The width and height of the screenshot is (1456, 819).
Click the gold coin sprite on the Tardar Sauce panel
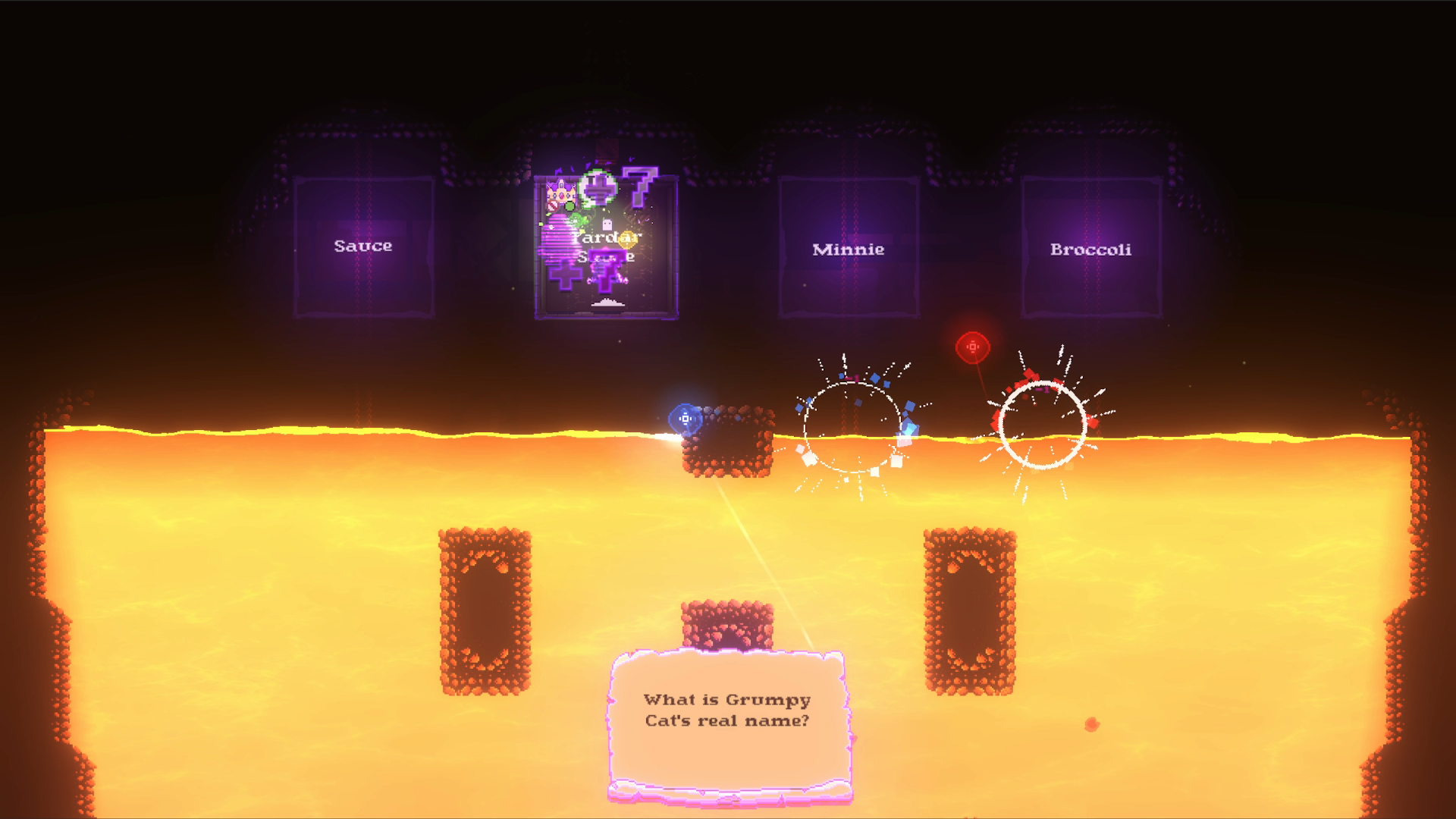[x=627, y=240]
